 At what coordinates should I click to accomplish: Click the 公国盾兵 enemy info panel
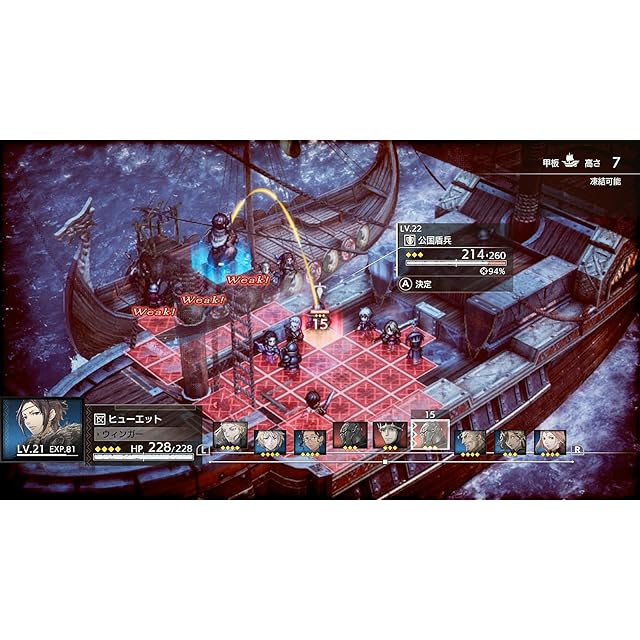click(x=455, y=256)
